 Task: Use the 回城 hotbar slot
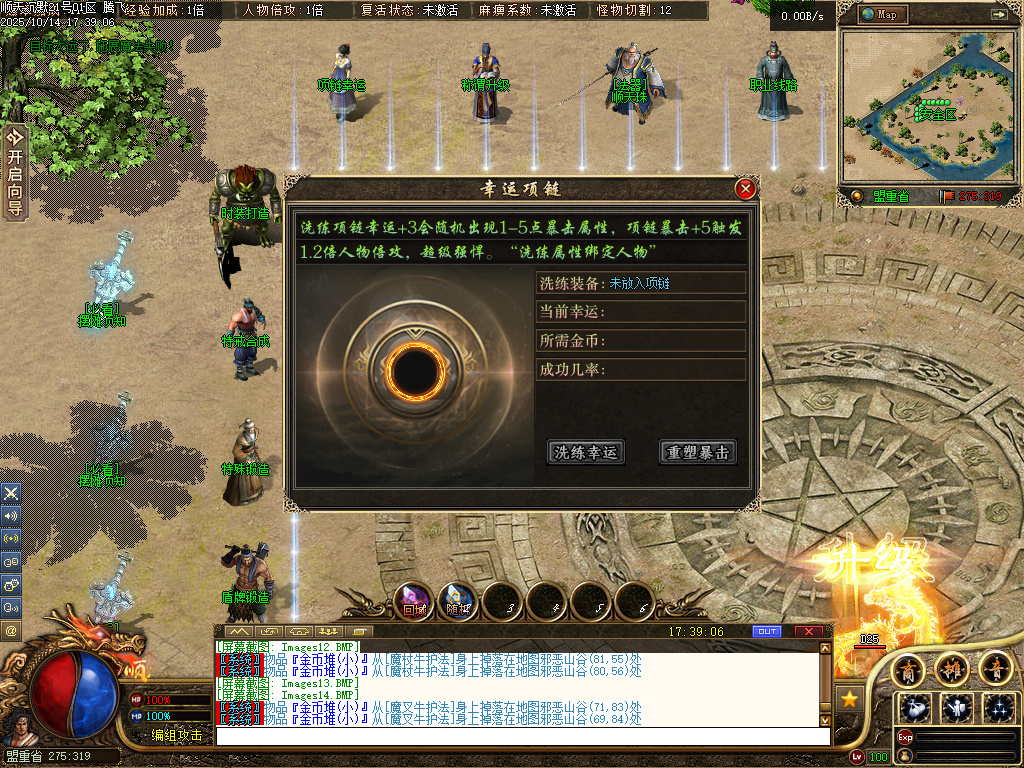412,601
